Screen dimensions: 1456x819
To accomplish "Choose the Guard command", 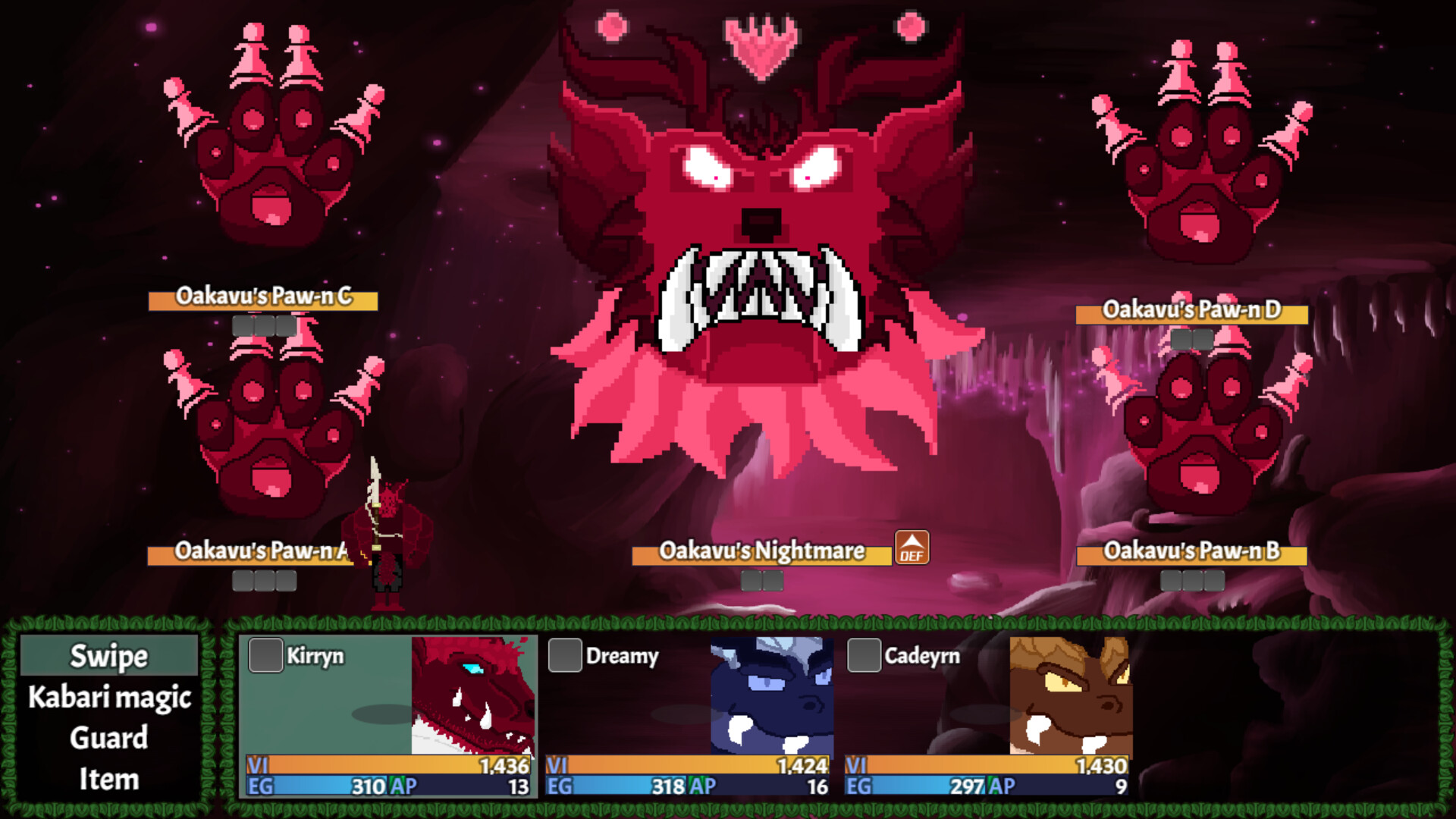I will point(108,738).
